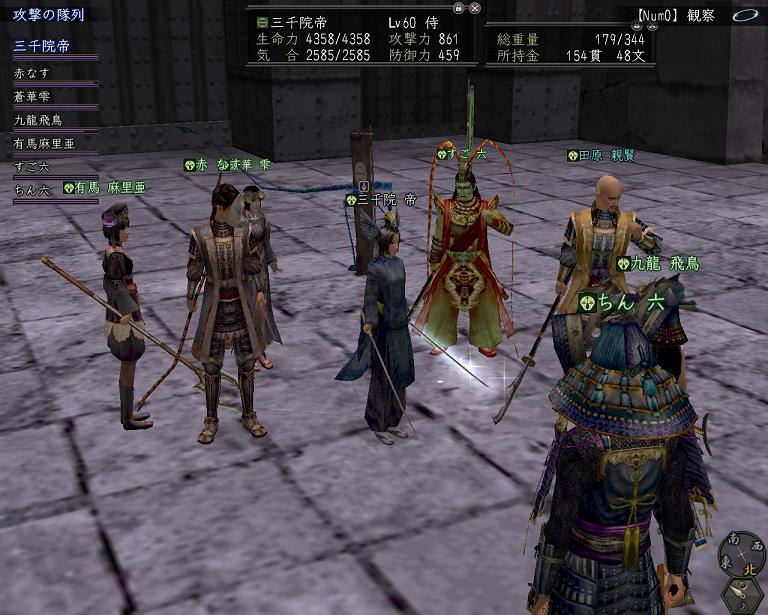Choose すご六 from the party list

coord(32,166)
